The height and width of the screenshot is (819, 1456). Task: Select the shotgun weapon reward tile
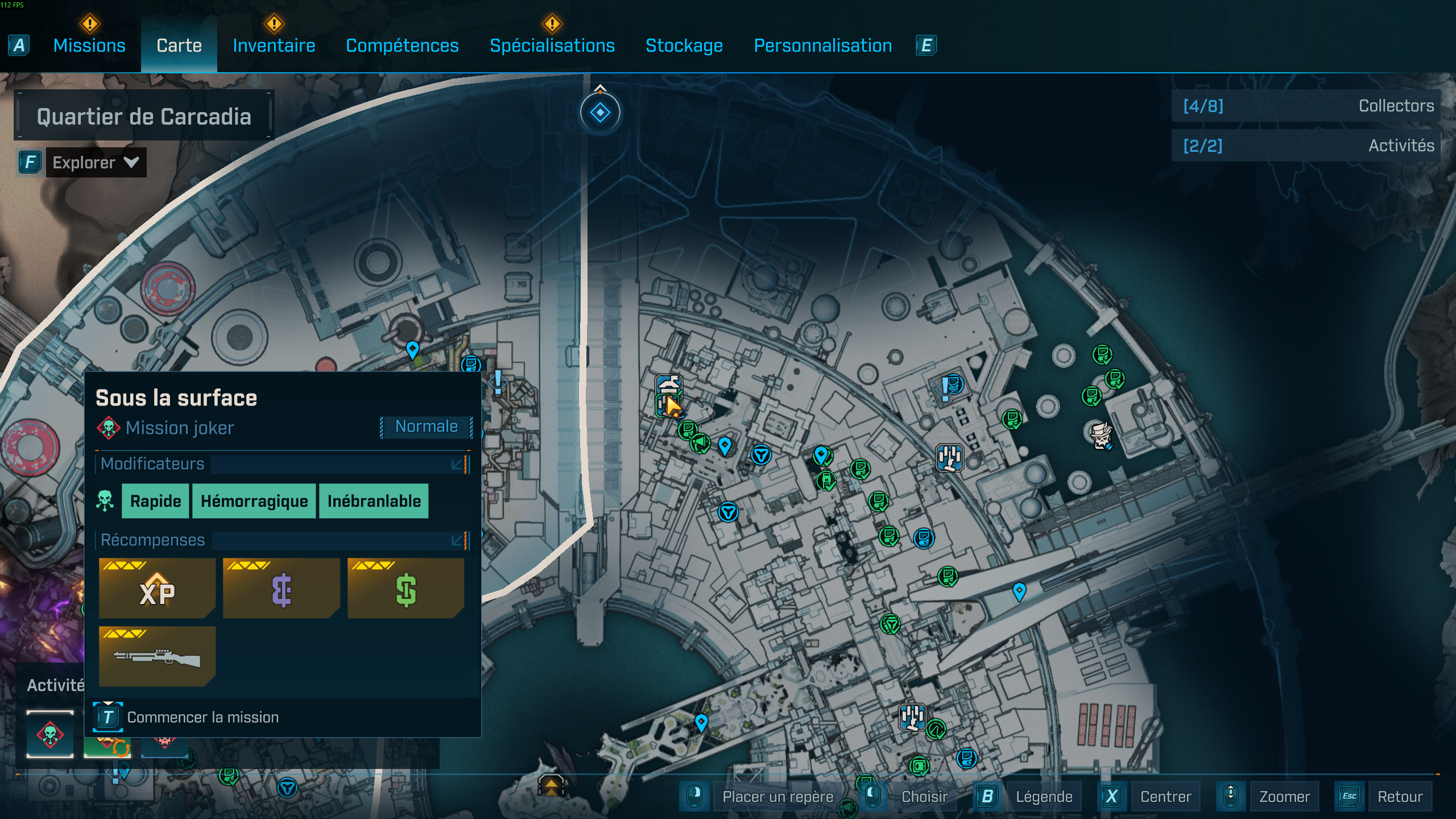pos(157,656)
